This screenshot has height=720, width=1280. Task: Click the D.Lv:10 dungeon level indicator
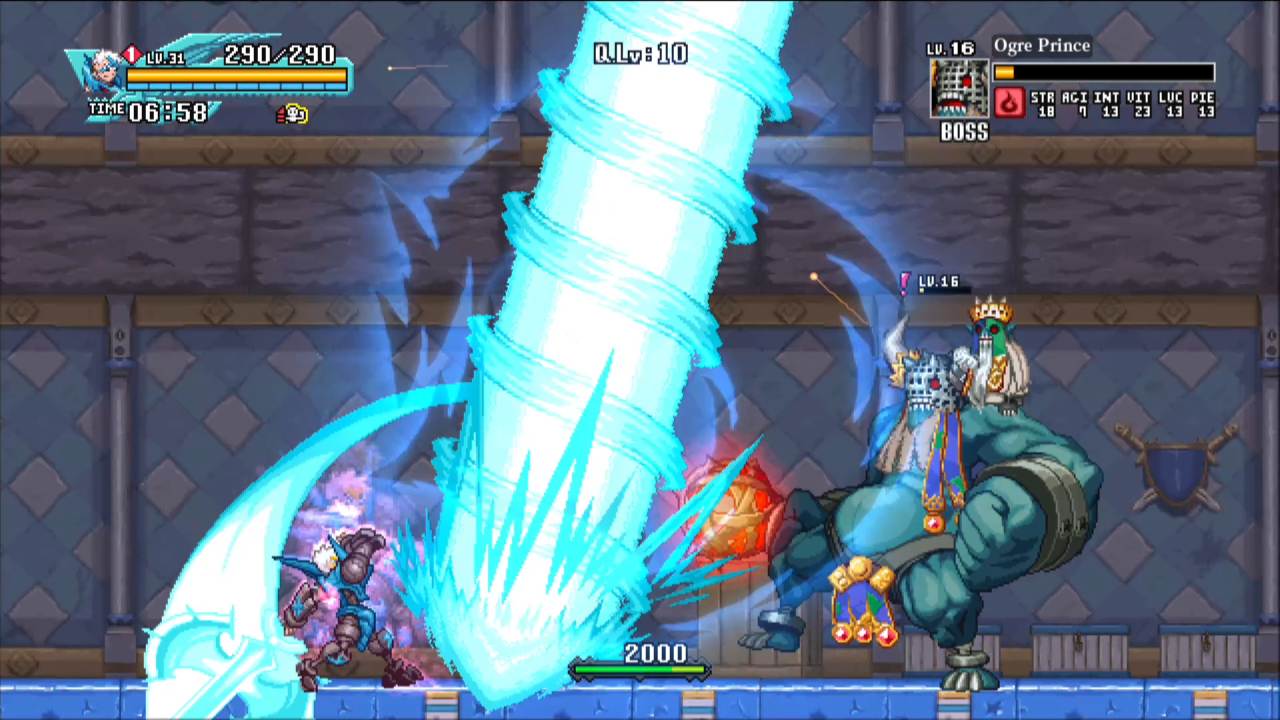click(640, 53)
